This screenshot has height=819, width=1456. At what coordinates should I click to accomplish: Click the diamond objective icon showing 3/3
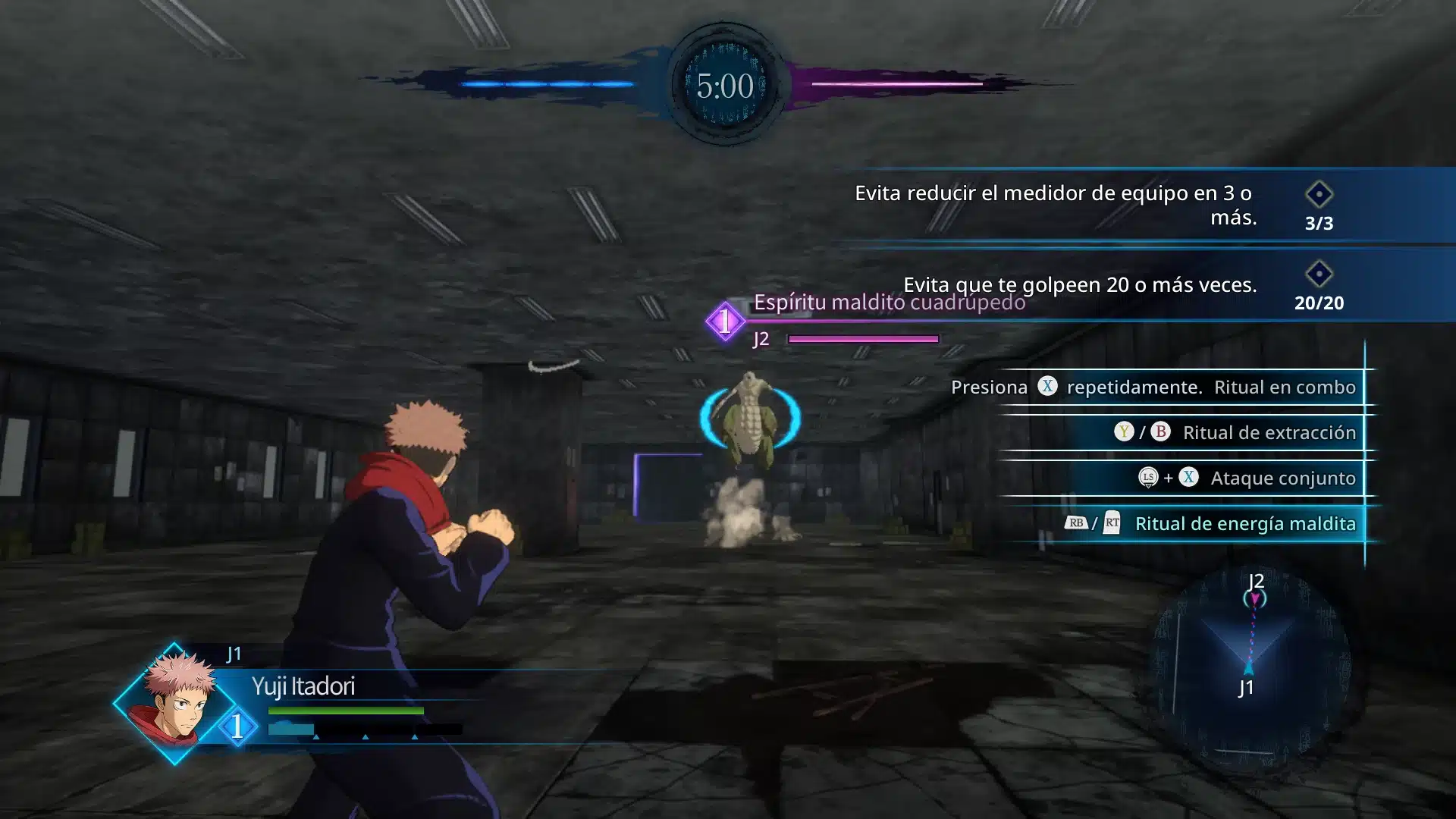[x=1319, y=195]
